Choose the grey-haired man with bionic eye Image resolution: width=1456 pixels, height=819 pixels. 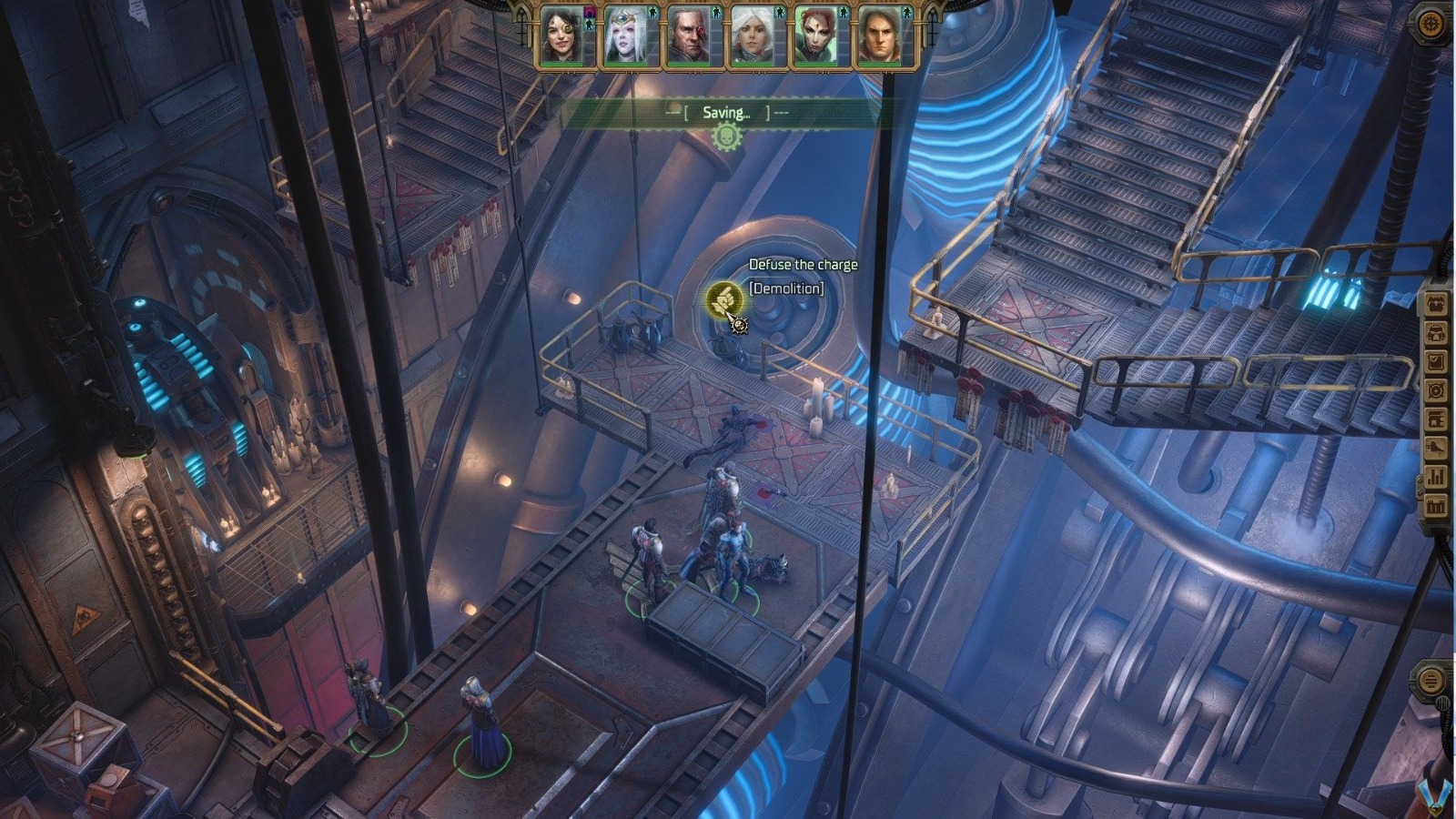(x=693, y=38)
